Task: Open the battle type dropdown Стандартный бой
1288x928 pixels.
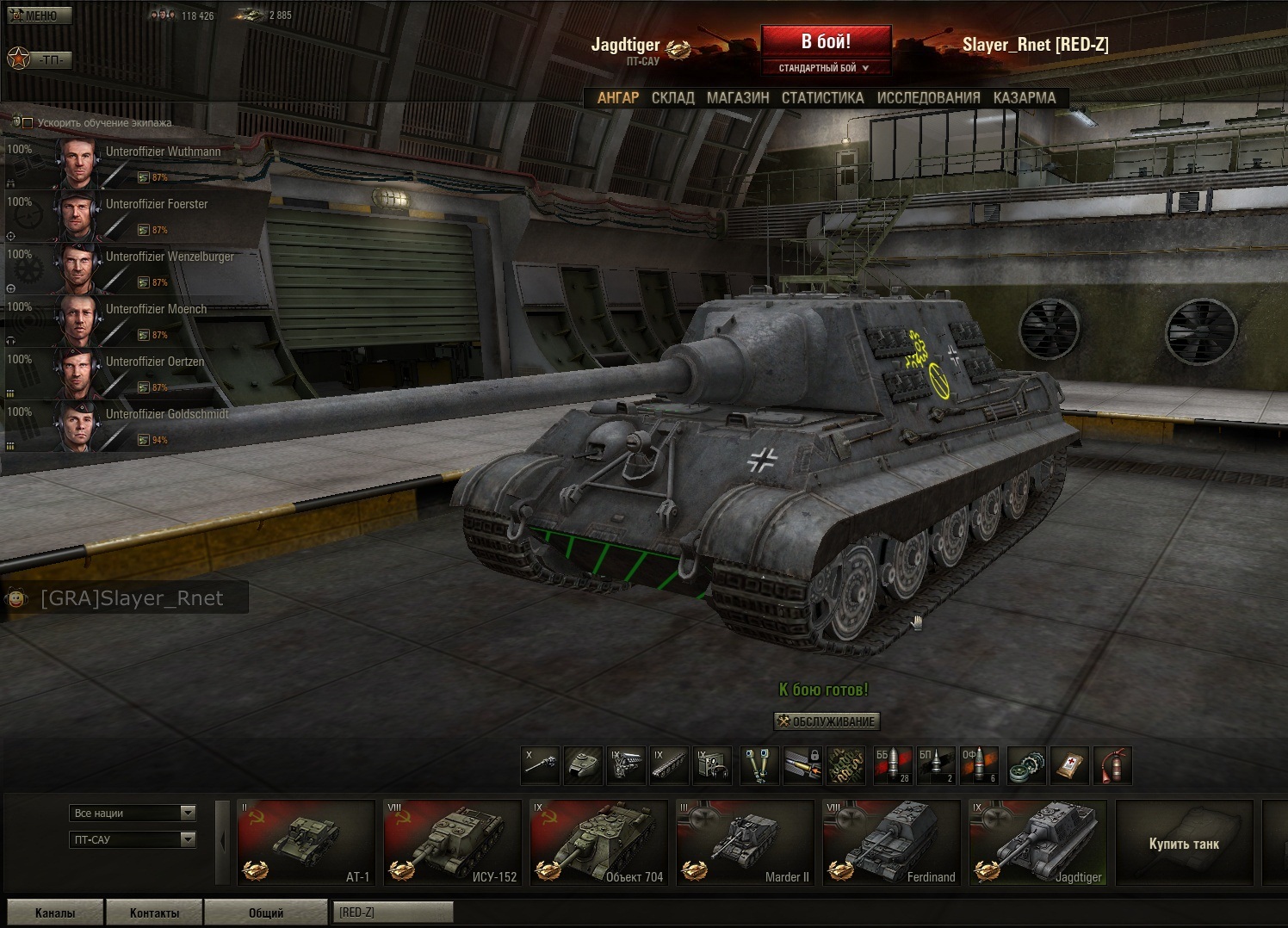Action: (825, 68)
